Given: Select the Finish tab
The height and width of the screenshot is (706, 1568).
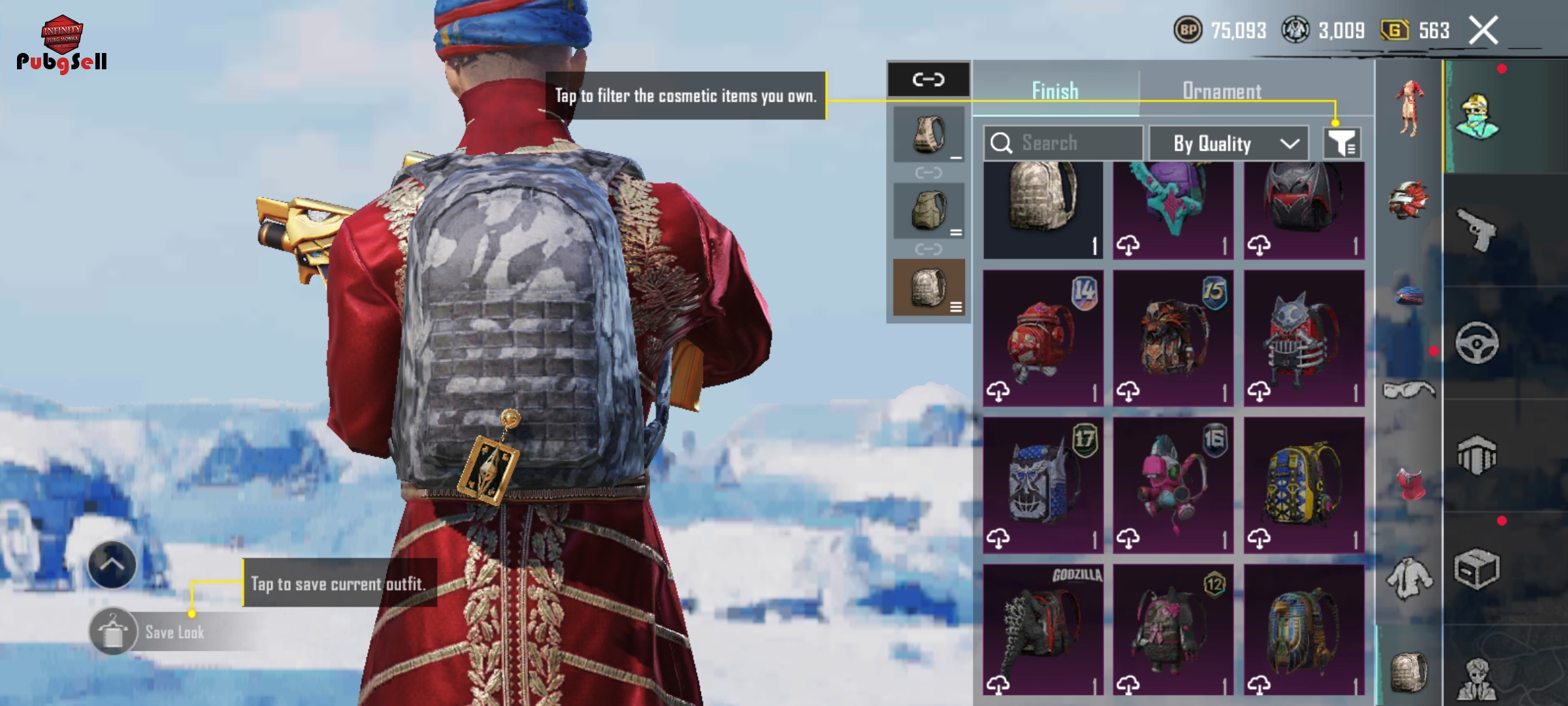Looking at the screenshot, I should [x=1055, y=91].
